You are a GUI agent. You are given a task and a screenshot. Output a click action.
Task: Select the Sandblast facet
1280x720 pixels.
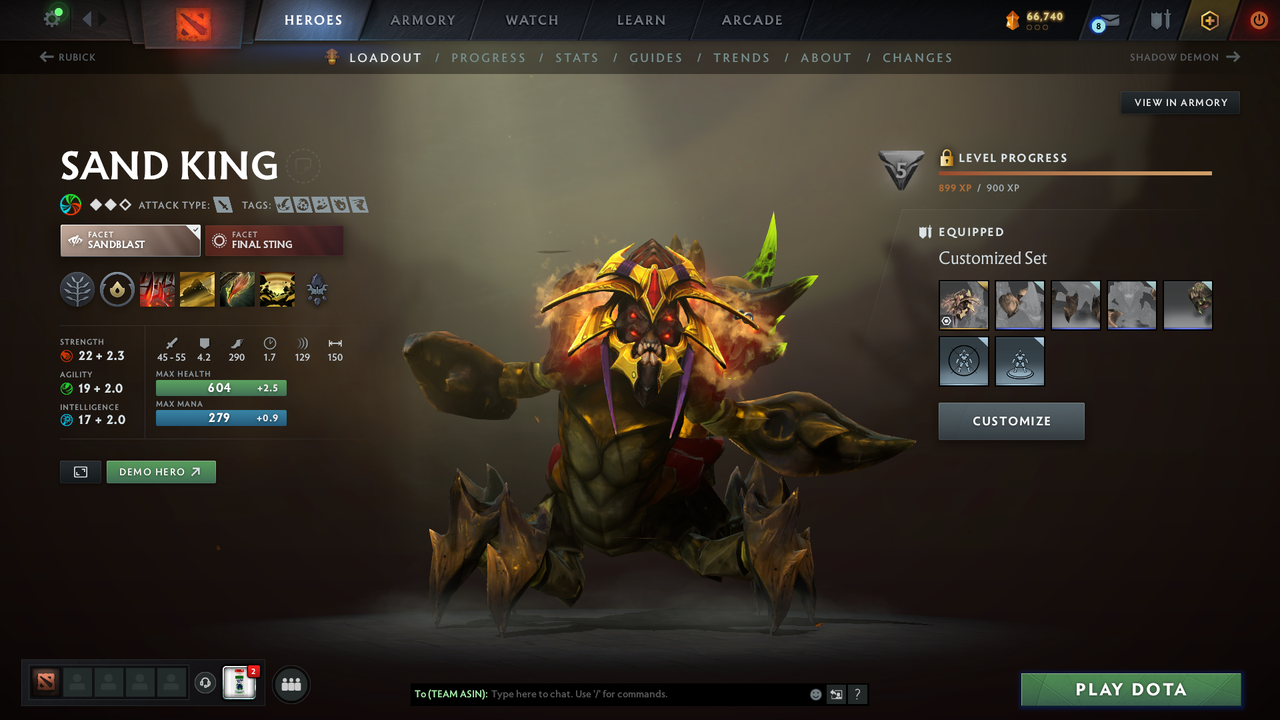[x=130, y=240]
